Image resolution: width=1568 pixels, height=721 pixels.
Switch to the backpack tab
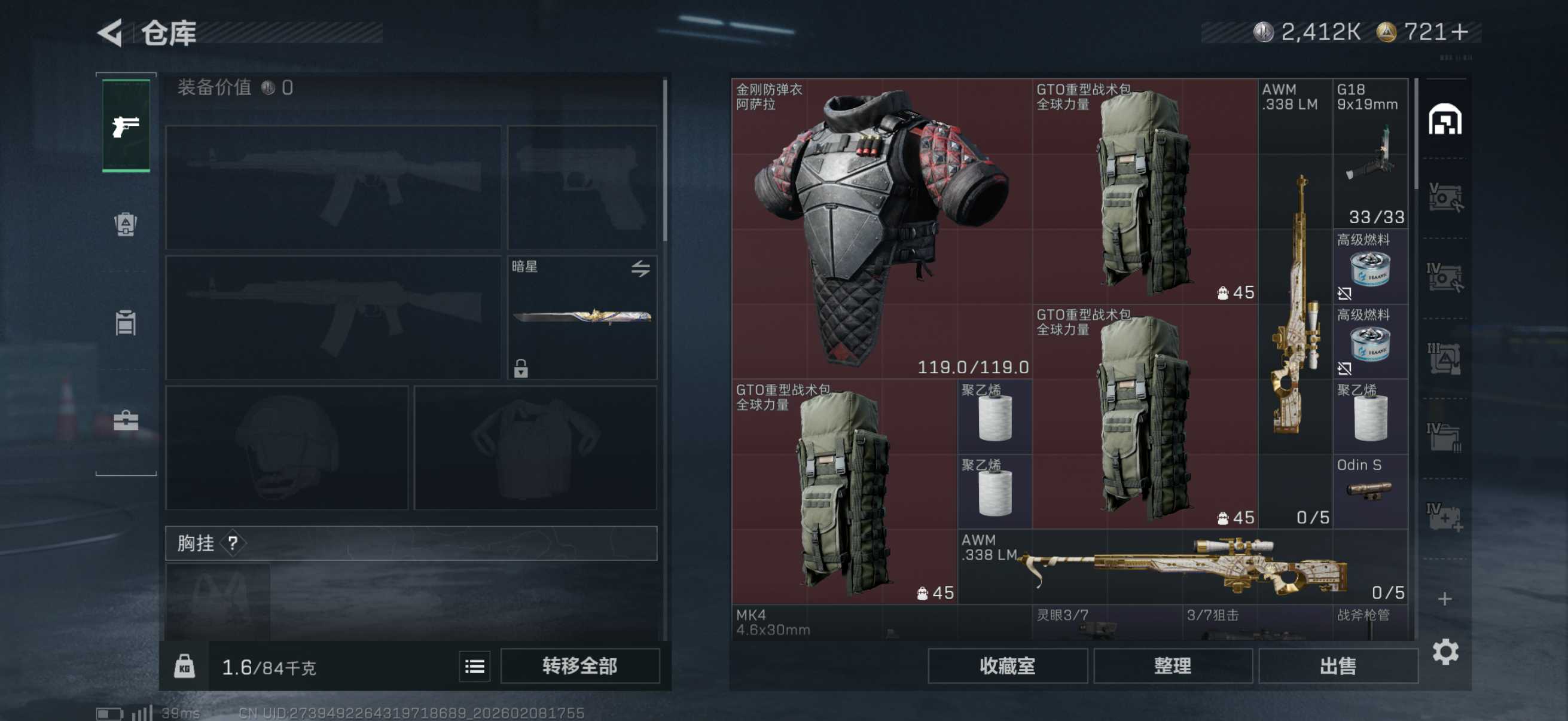126,225
